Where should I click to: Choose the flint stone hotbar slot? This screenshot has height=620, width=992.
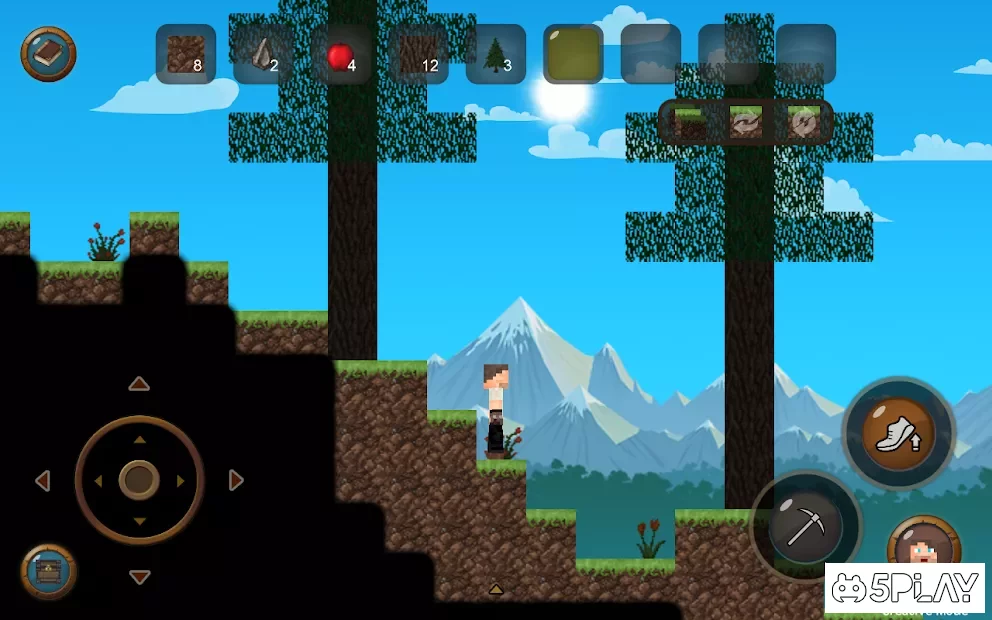tap(264, 54)
